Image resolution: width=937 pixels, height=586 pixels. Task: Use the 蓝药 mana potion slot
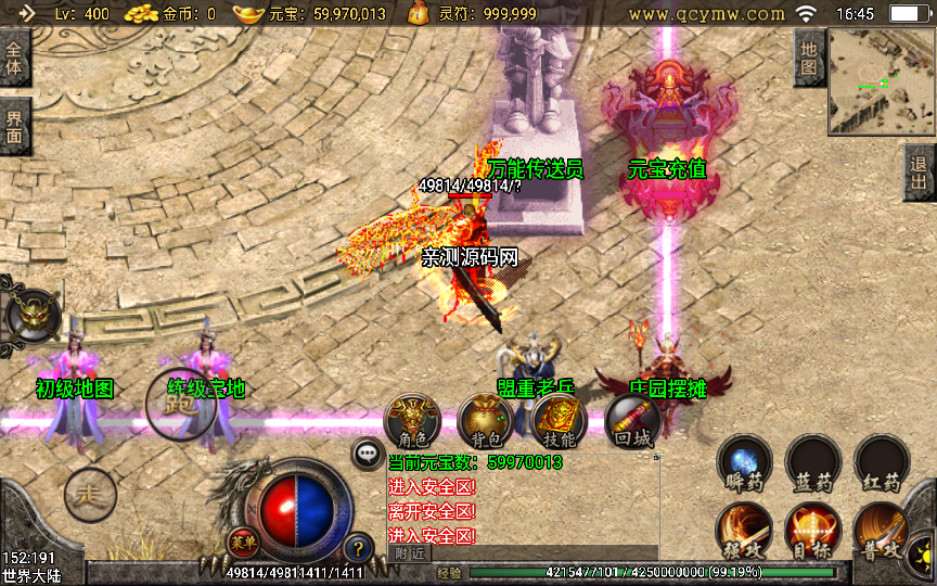pyautogui.click(x=813, y=465)
